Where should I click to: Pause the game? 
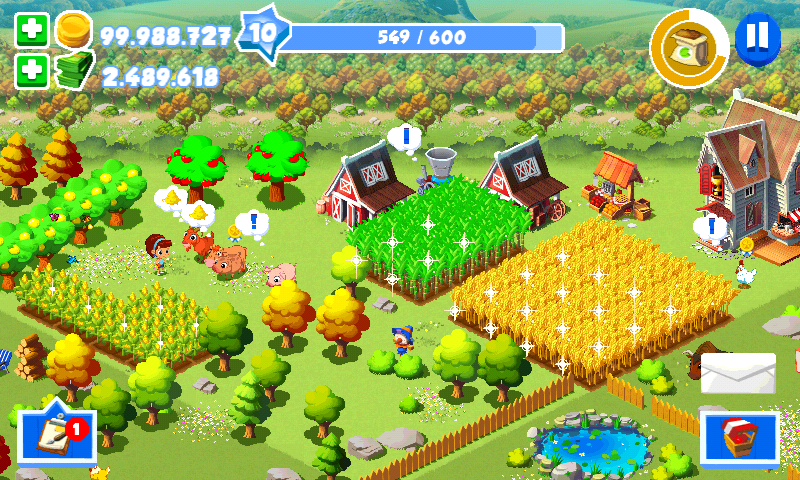[x=758, y=37]
